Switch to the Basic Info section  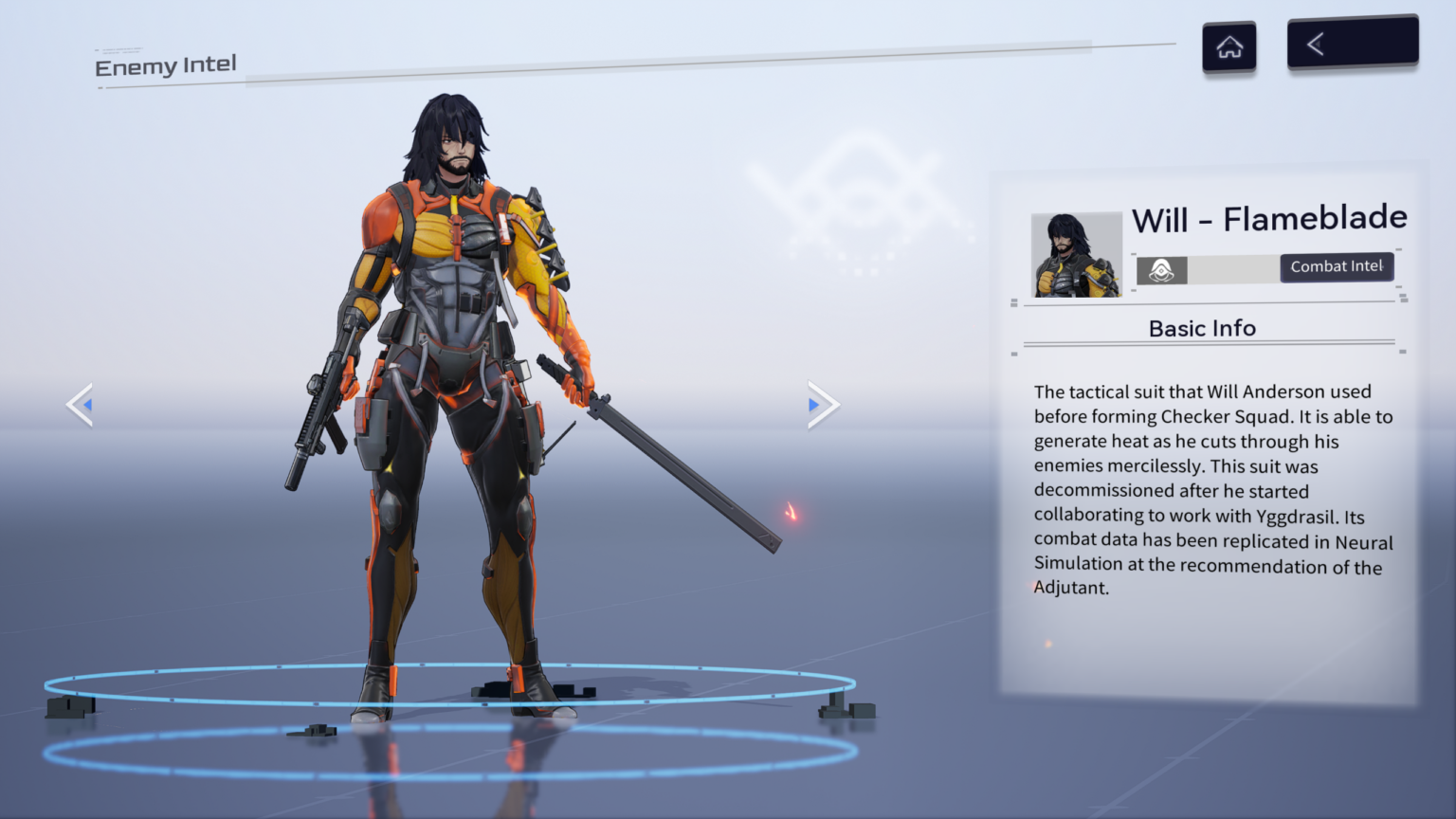1202,328
